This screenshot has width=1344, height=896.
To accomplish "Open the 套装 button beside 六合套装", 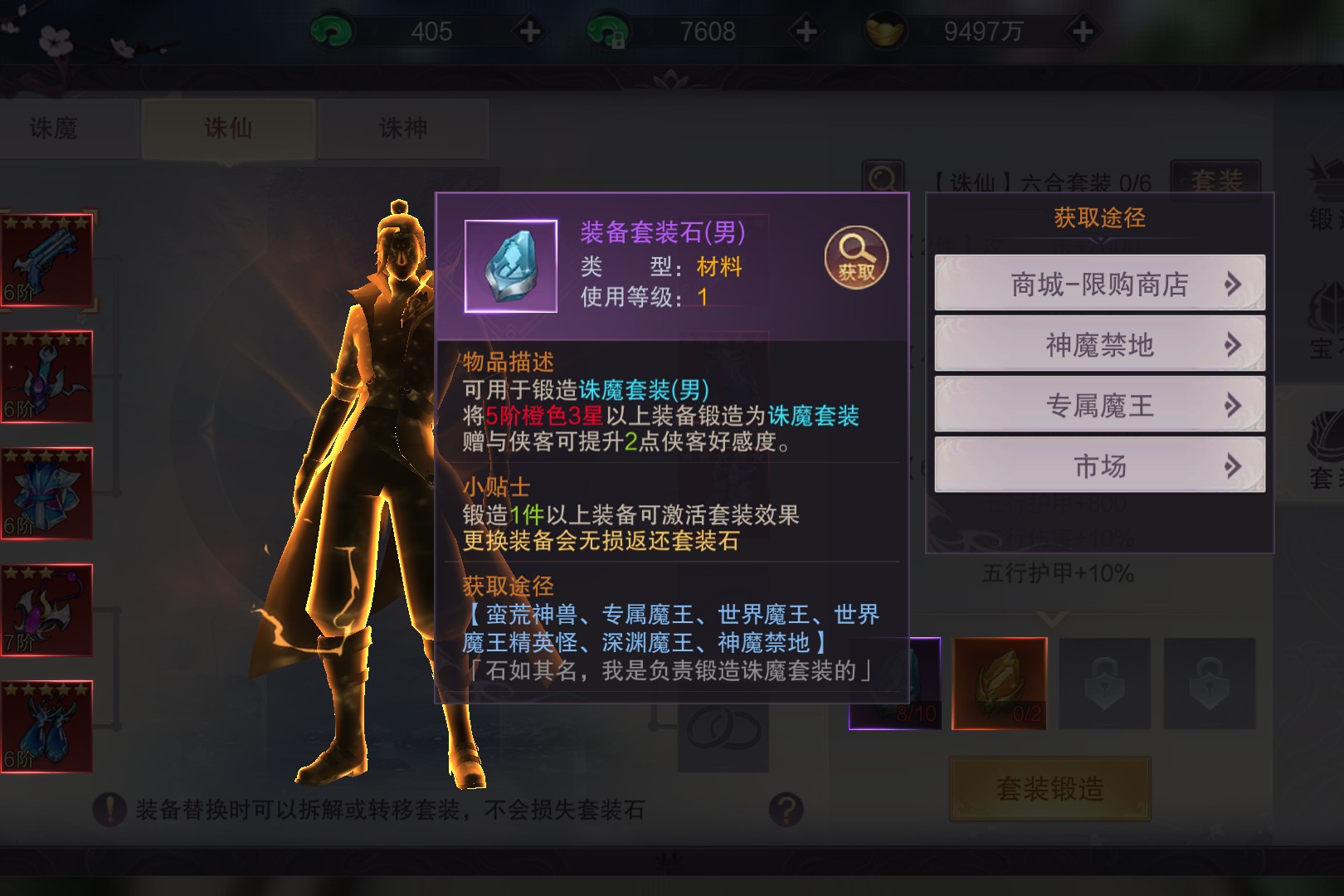I will click(x=1215, y=179).
